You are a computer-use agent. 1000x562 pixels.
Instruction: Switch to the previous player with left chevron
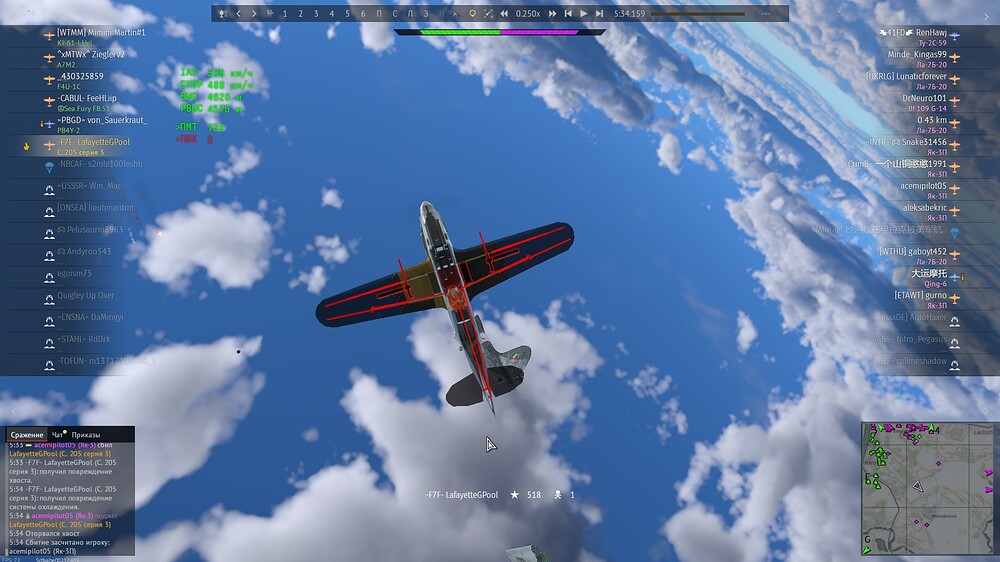click(x=239, y=14)
